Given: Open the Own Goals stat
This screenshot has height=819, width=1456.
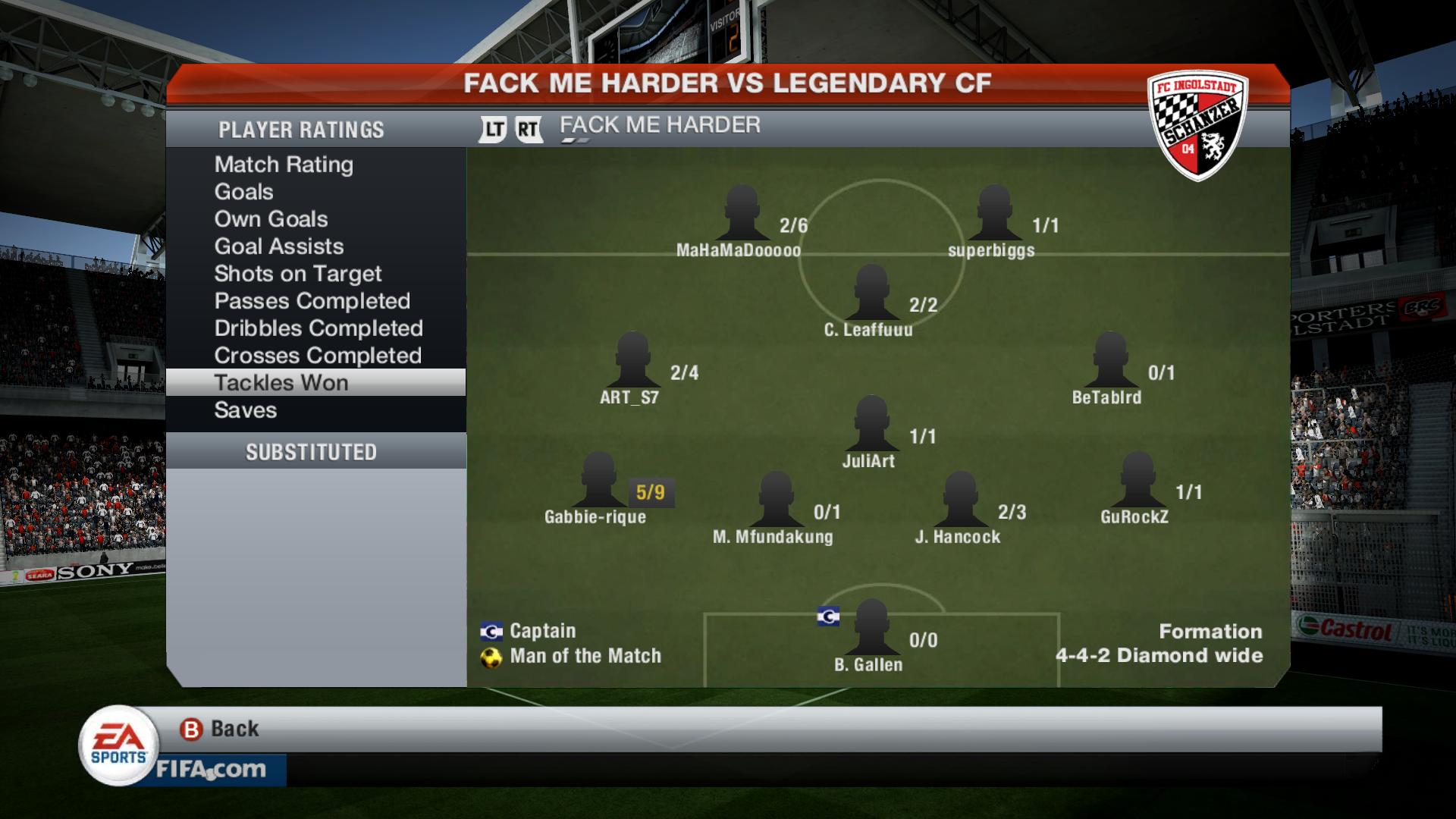Looking at the screenshot, I should [271, 219].
